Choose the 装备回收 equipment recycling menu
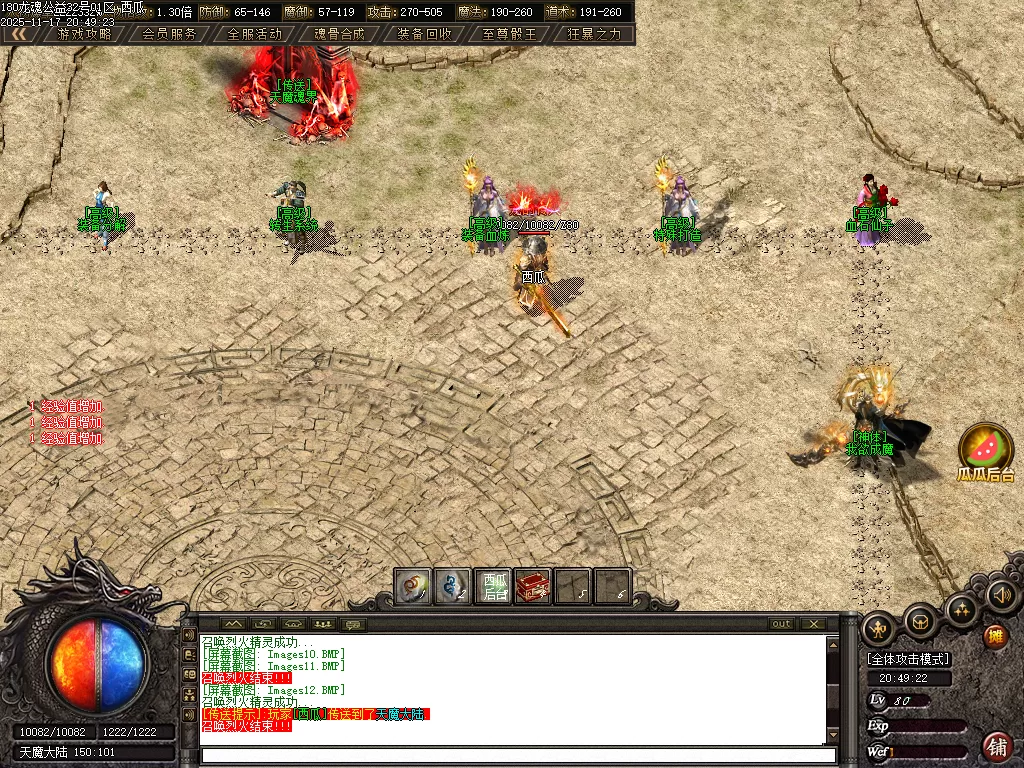1024x768 pixels. coord(425,33)
